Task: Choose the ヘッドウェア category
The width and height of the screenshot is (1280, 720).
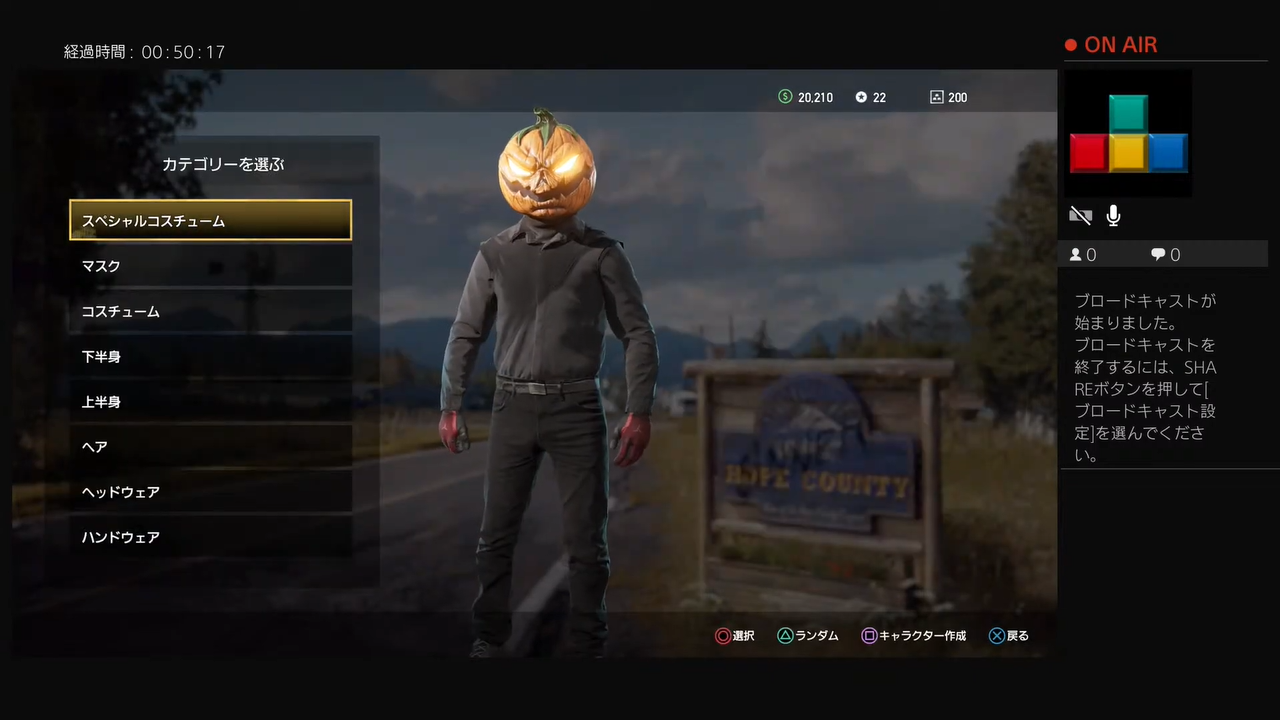Action: click(x=210, y=492)
